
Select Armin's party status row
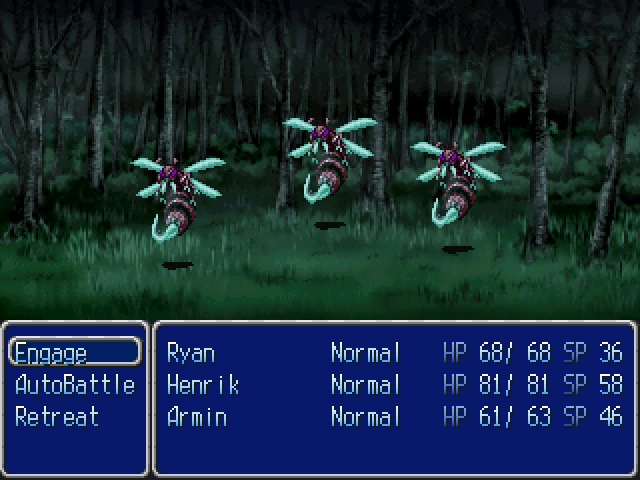tap(394, 416)
